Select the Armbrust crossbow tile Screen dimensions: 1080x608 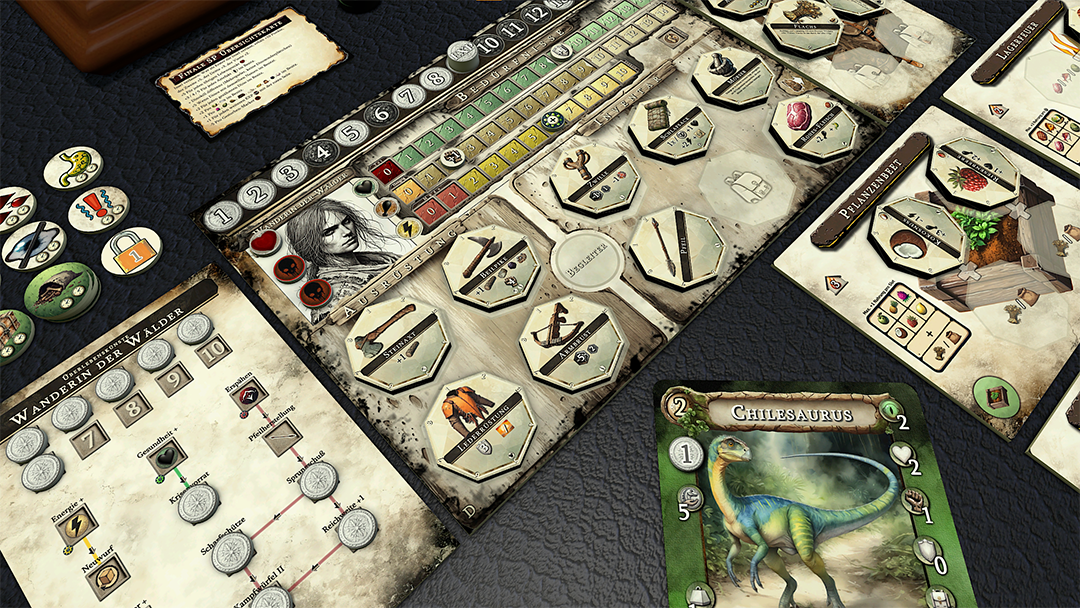click(x=571, y=343)
